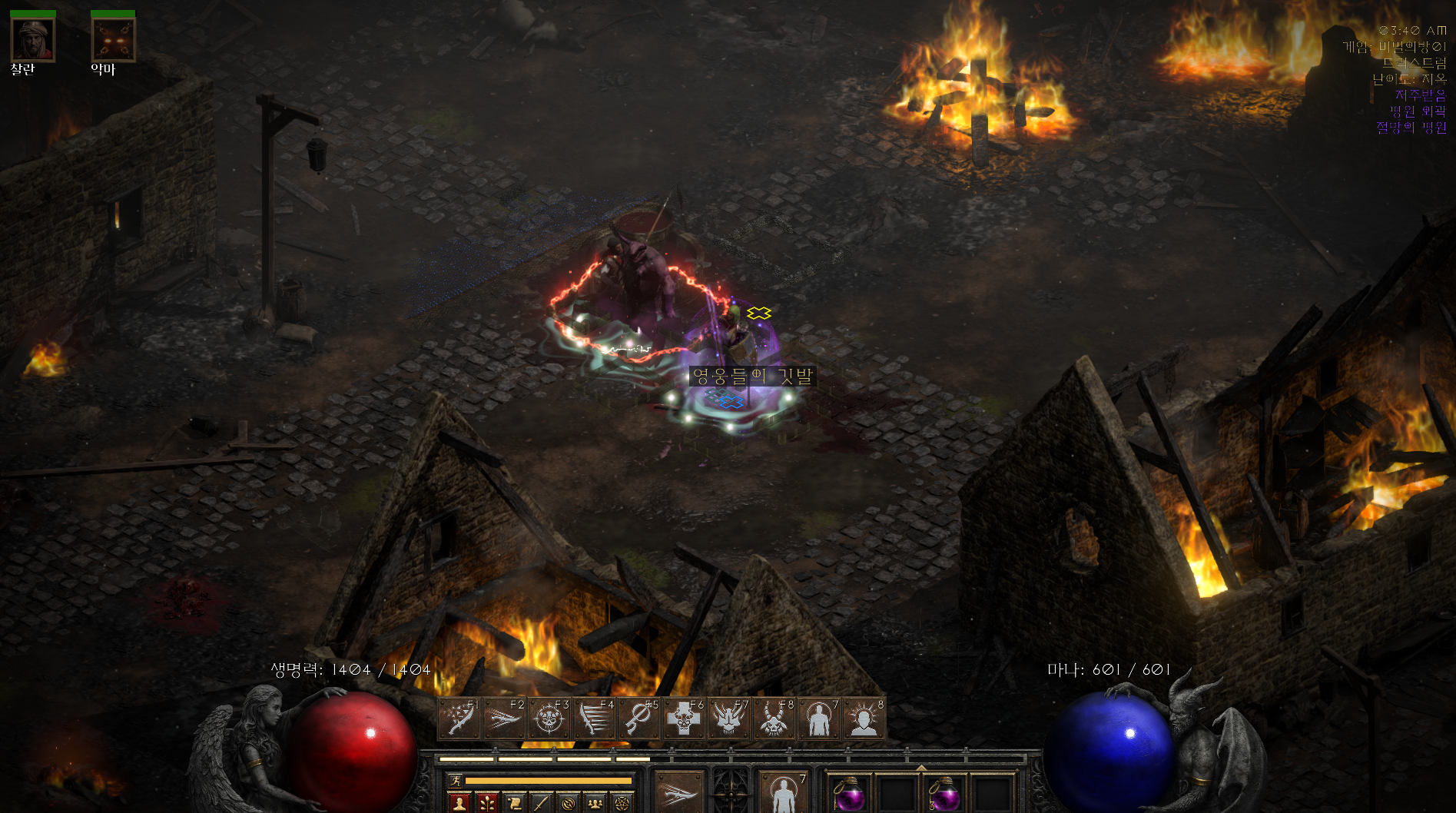Toggle the run/walk button beside the stamina bar

click(455, 781)
